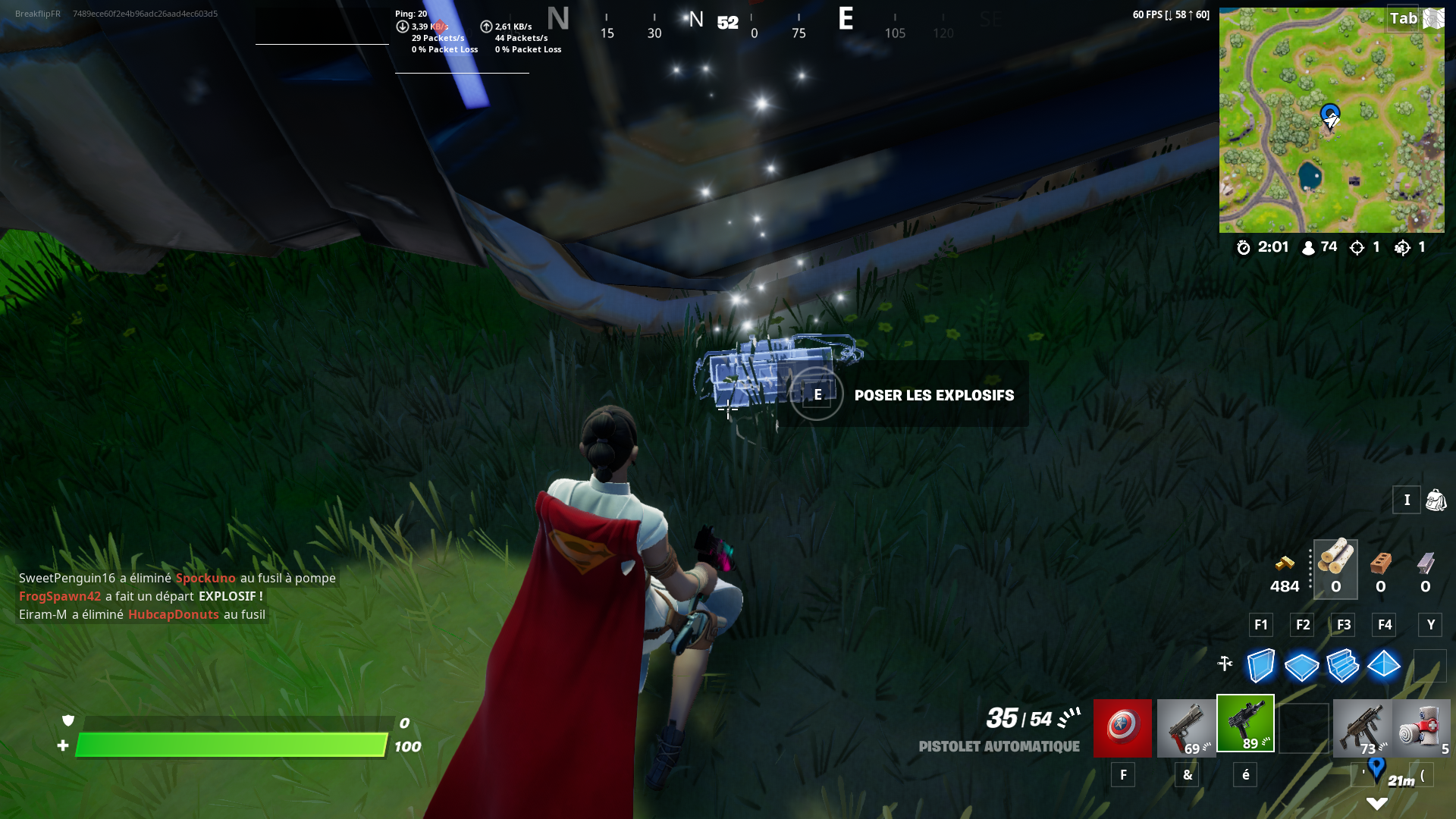
Task: Open the full map via Tab button
Action: tap(1404, 18)
